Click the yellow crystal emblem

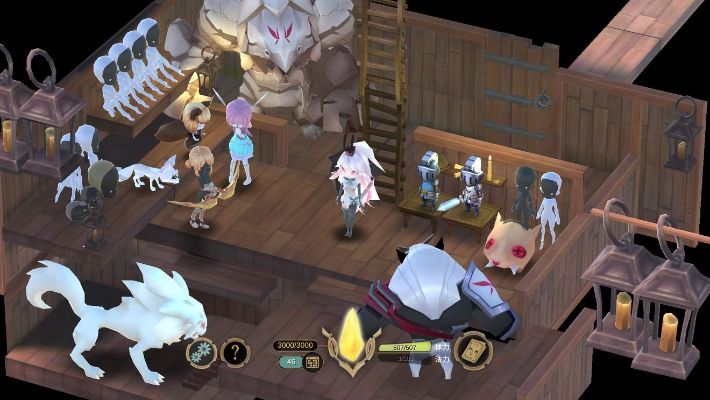click(x=351, y=336)
